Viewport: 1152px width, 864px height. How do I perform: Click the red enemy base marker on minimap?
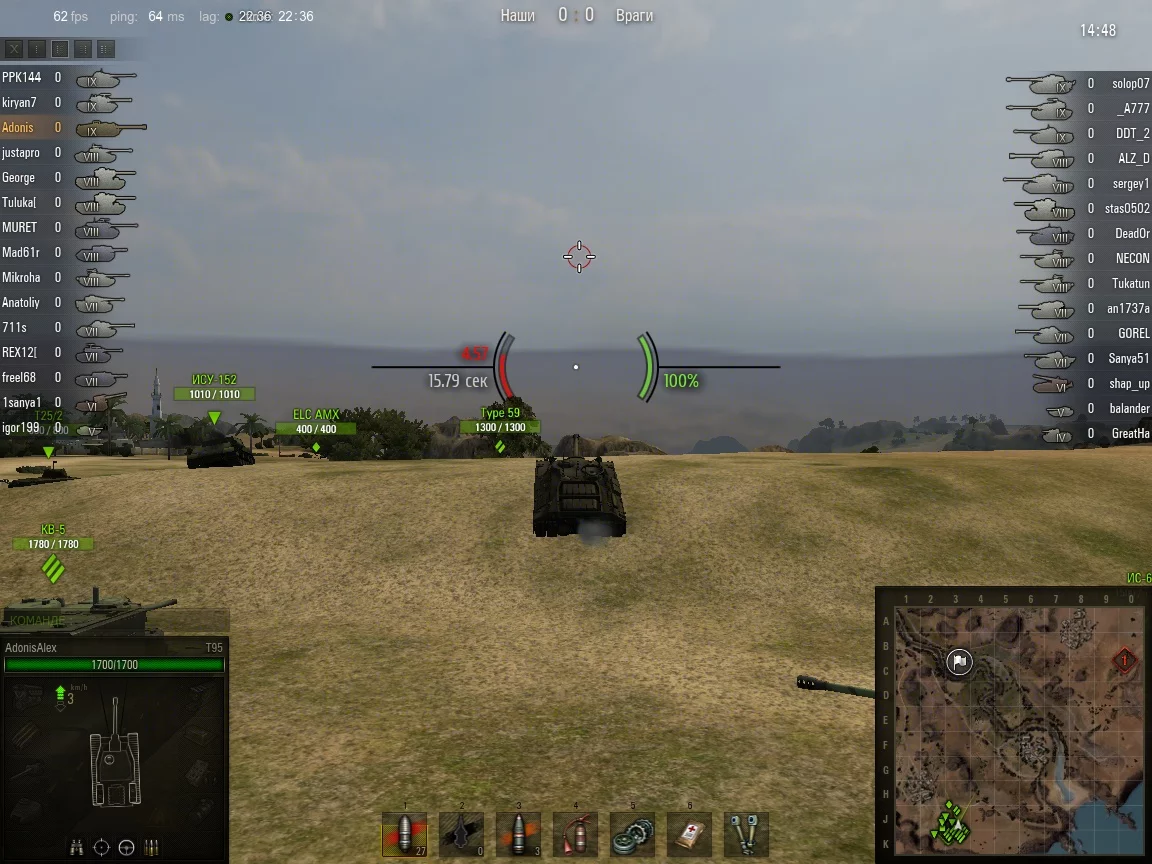pyautogui.click(x=1126, y=661)
